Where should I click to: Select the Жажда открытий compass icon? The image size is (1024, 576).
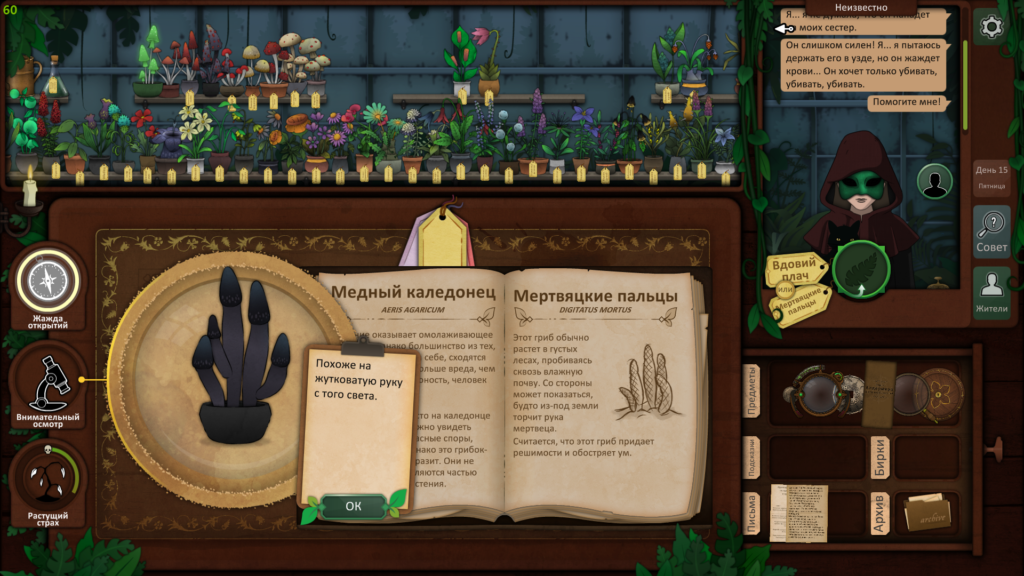45,281
